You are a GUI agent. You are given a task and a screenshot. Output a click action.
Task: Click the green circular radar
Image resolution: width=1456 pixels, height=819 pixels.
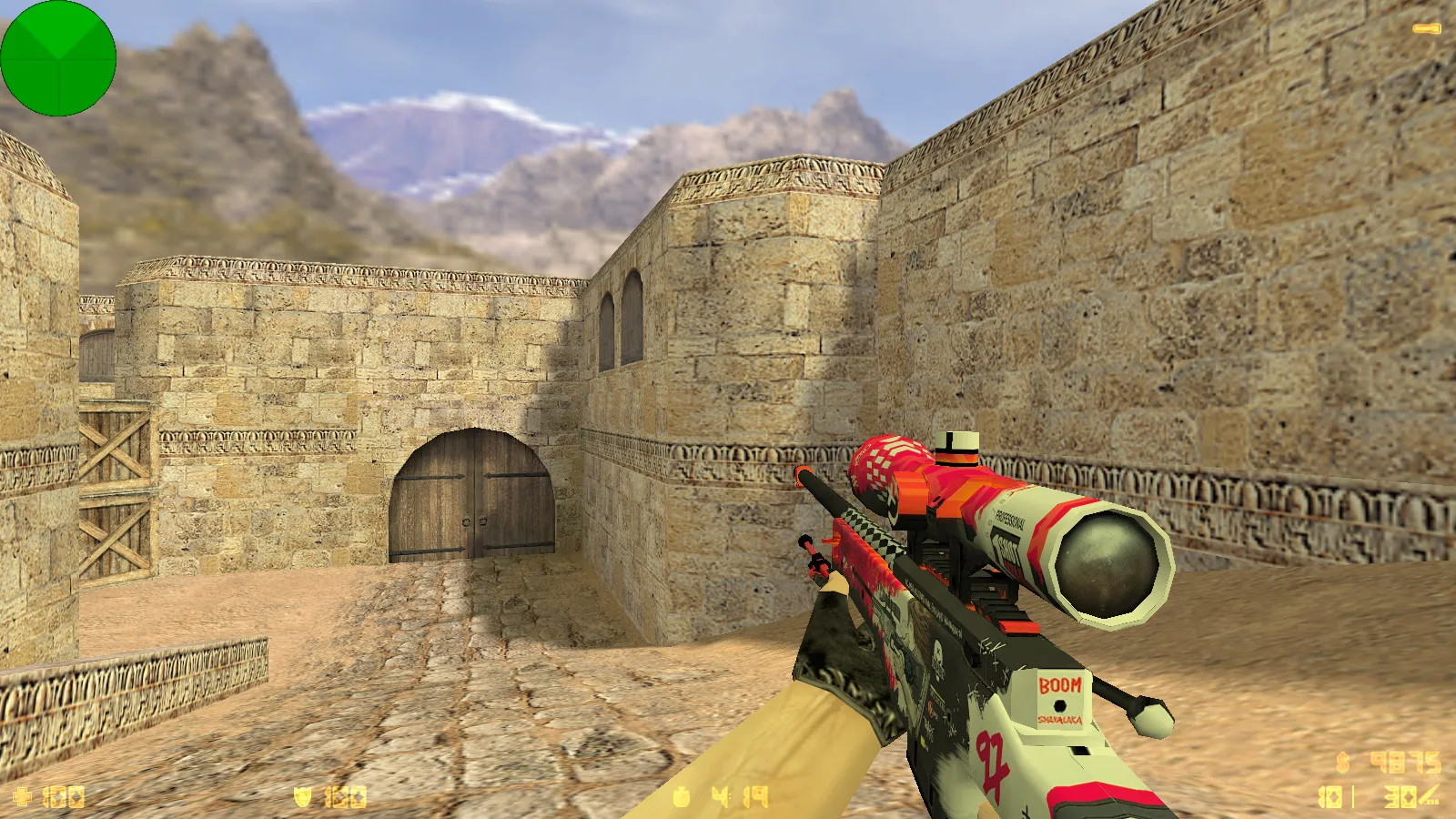point(58,58)
